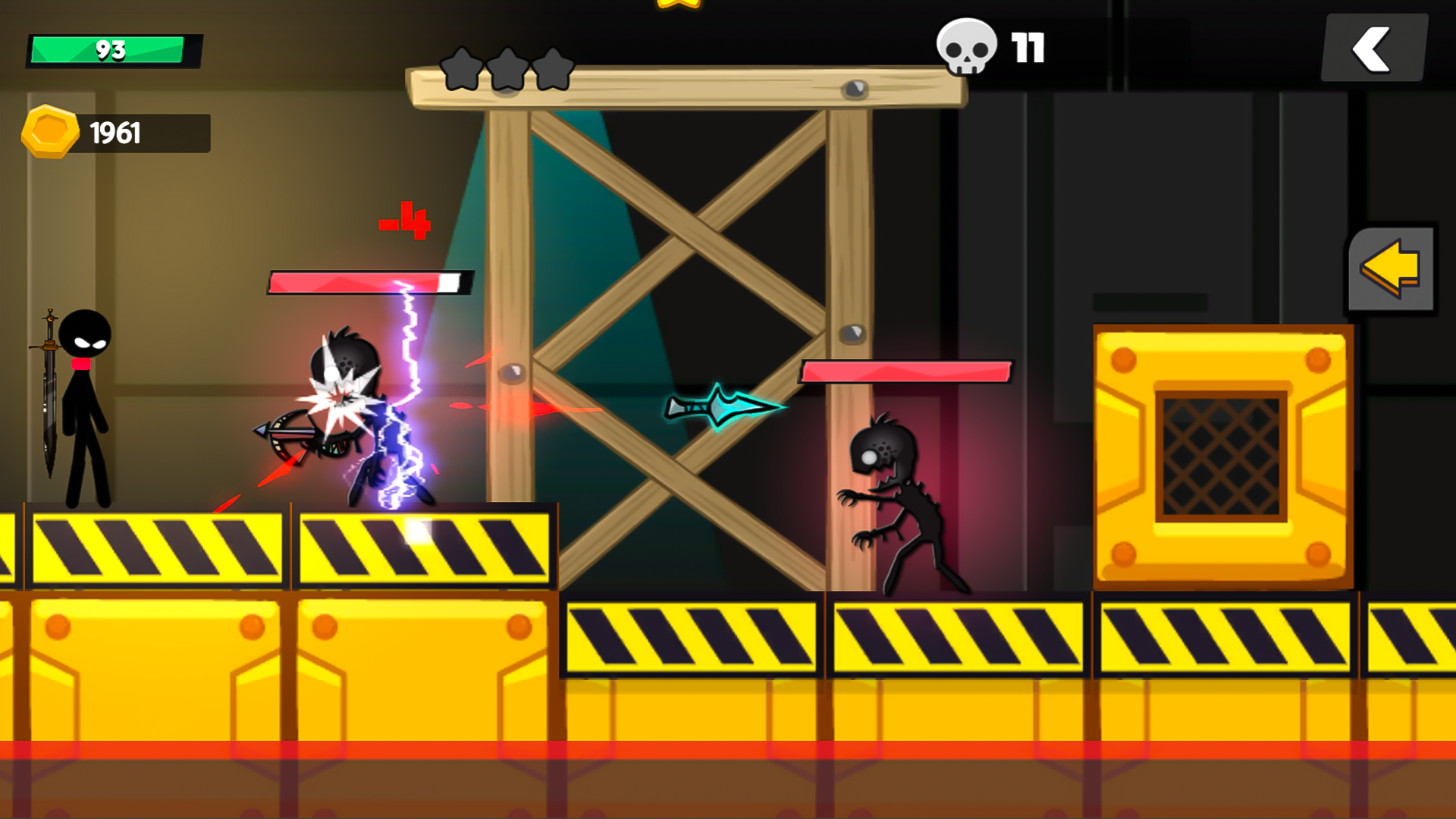Click the gold coin currency icon
Image resolution: width=1456 pixels, height=819 pixels.
50,132
